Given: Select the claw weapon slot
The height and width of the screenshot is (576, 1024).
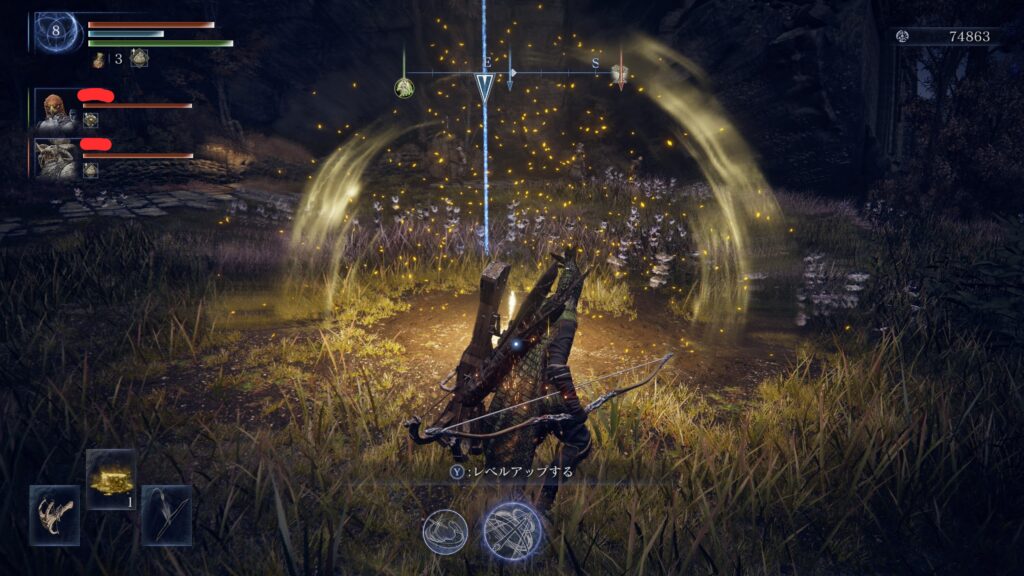Looking at the screenshot, I should coord(54,514).
